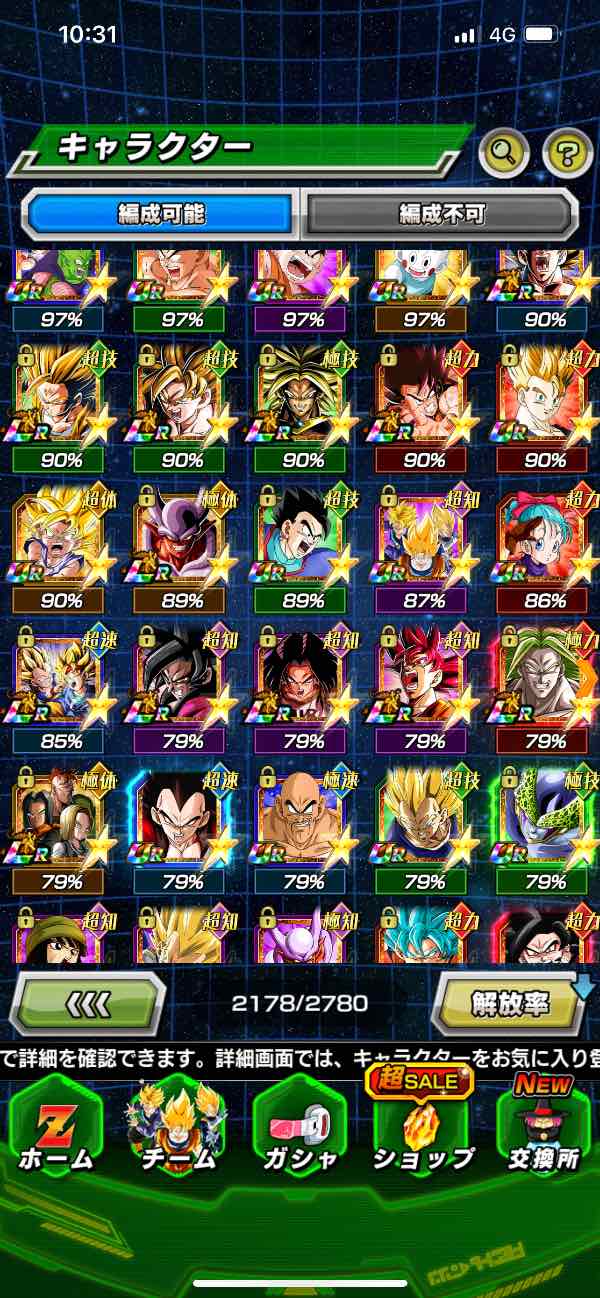Choose the Super Saiyan 4 Vegeta card
600x1298 pixels.
[181, 820]
